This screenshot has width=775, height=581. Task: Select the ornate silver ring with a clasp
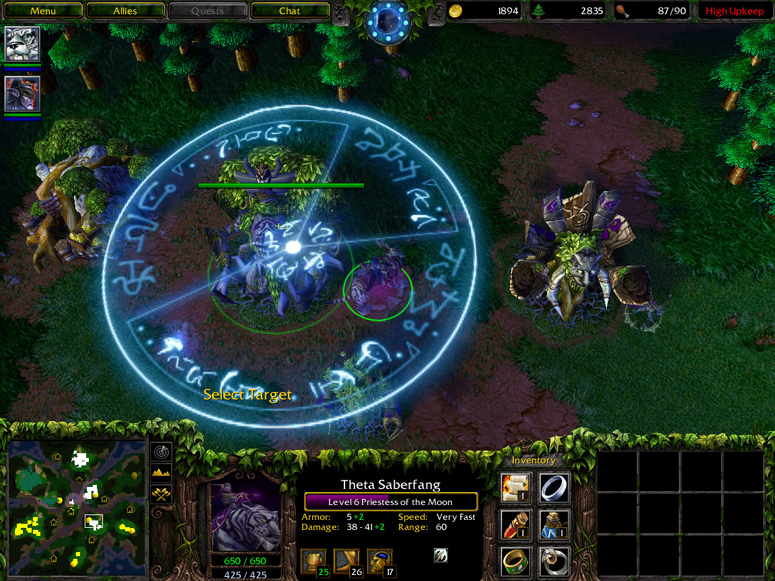coord(554,560)
